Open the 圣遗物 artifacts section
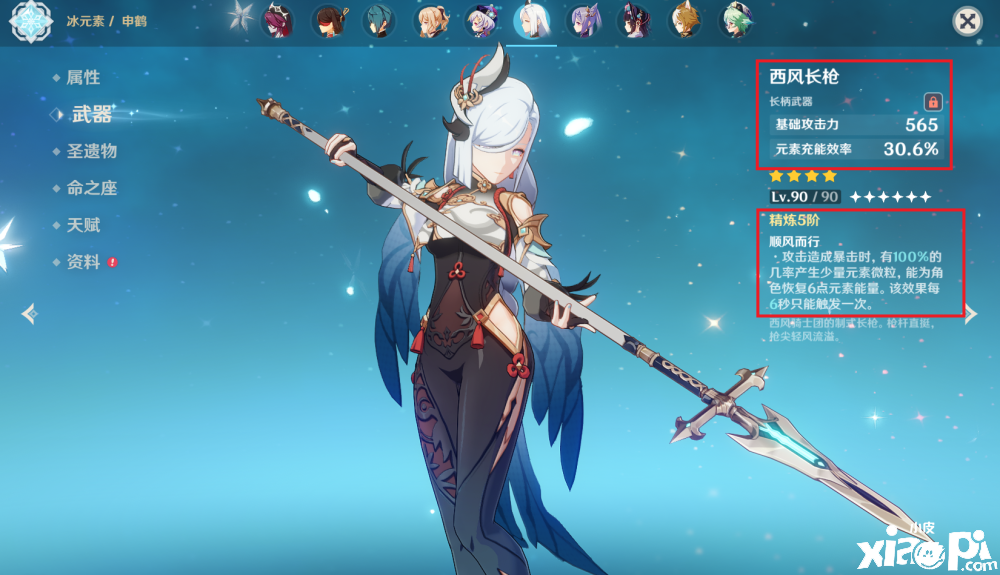 pos(91,152)
